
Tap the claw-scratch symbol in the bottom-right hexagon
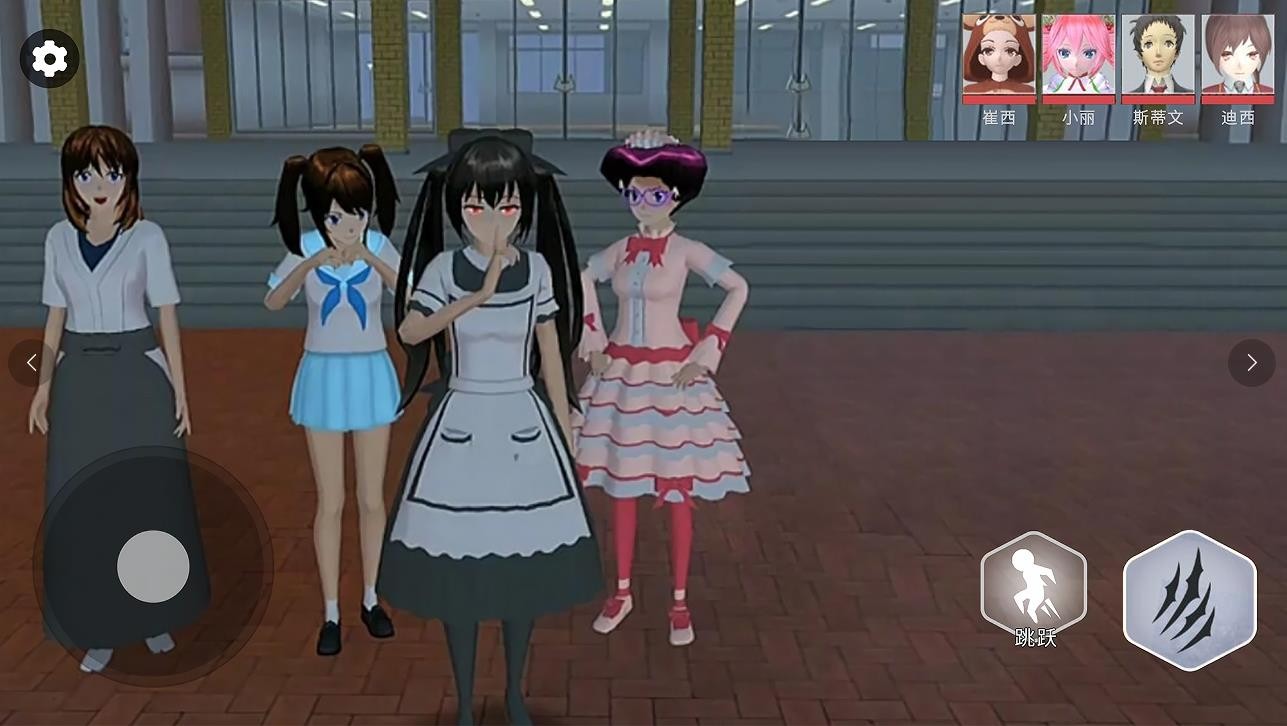pyautogui.click(x=1189, y=598)
